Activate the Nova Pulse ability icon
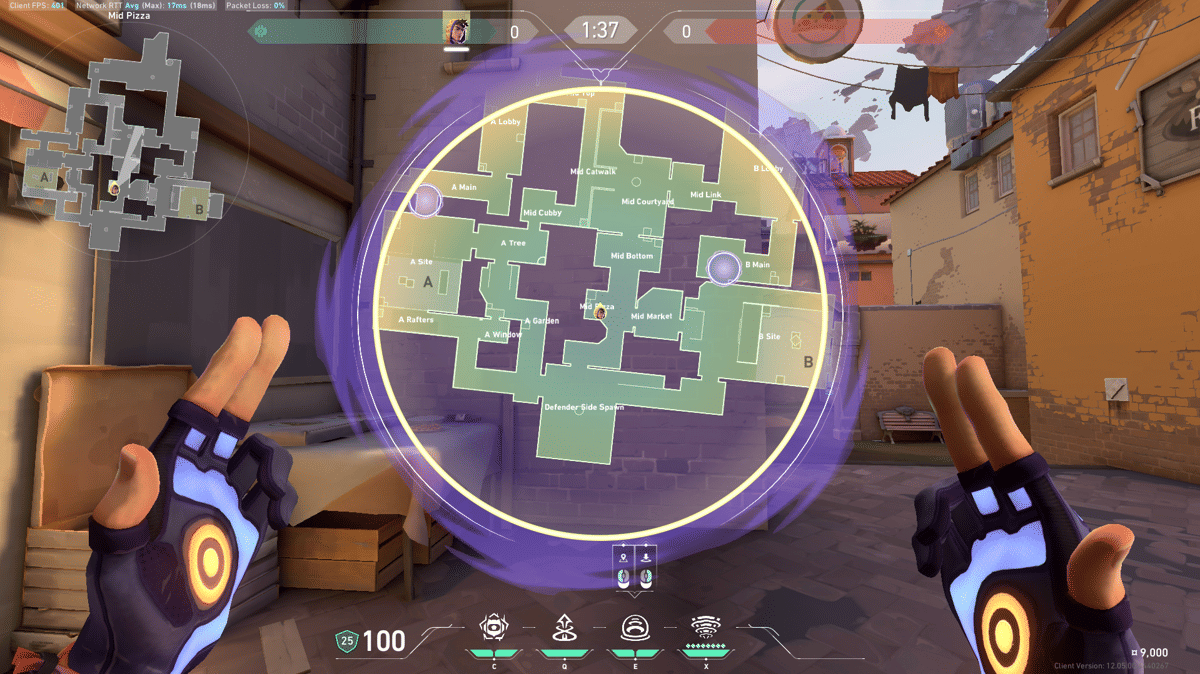Viewport: 1200px width, 674px height. point(562,628)
